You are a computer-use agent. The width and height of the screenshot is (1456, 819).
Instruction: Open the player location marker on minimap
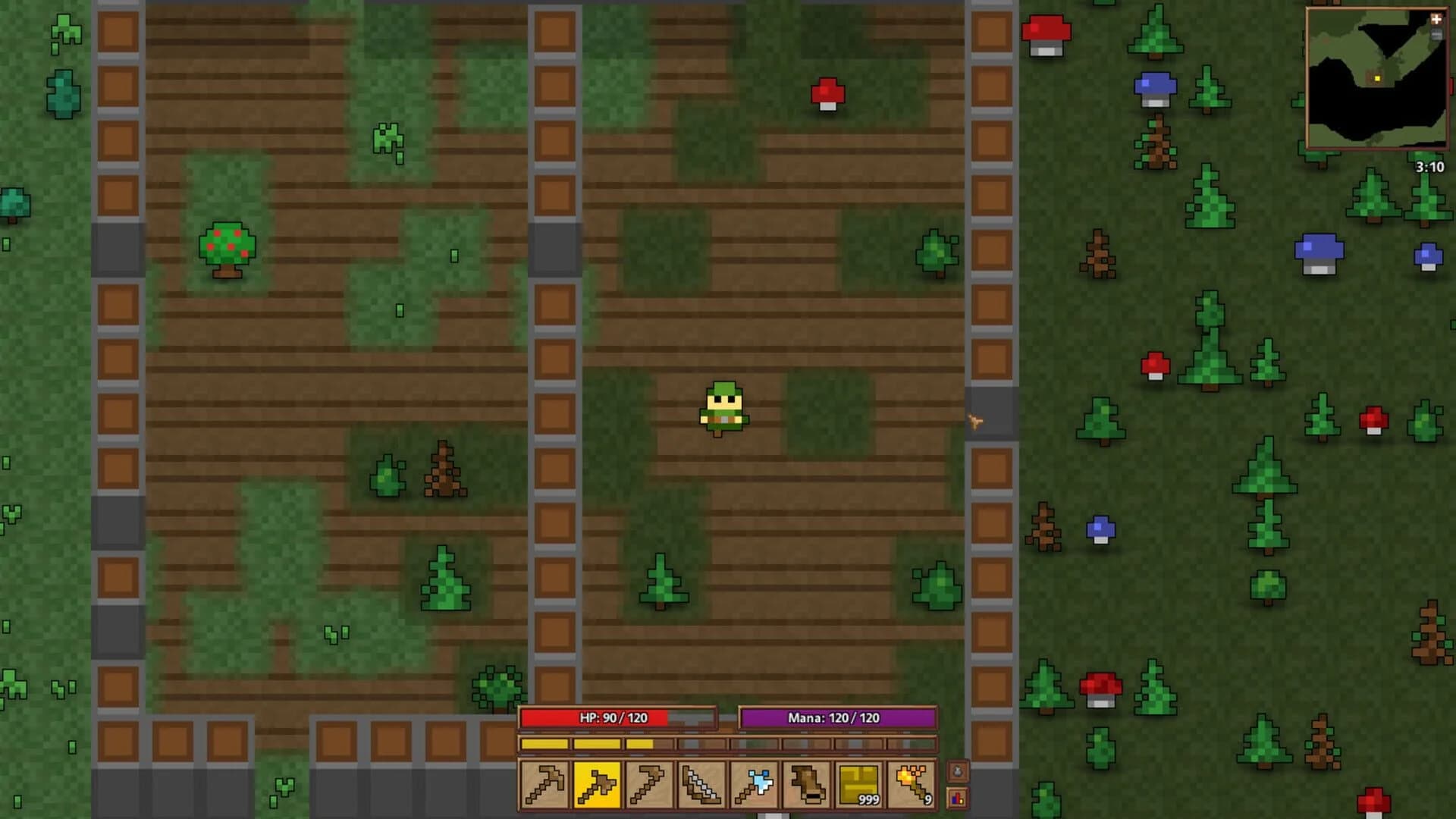click(1377, 78)
